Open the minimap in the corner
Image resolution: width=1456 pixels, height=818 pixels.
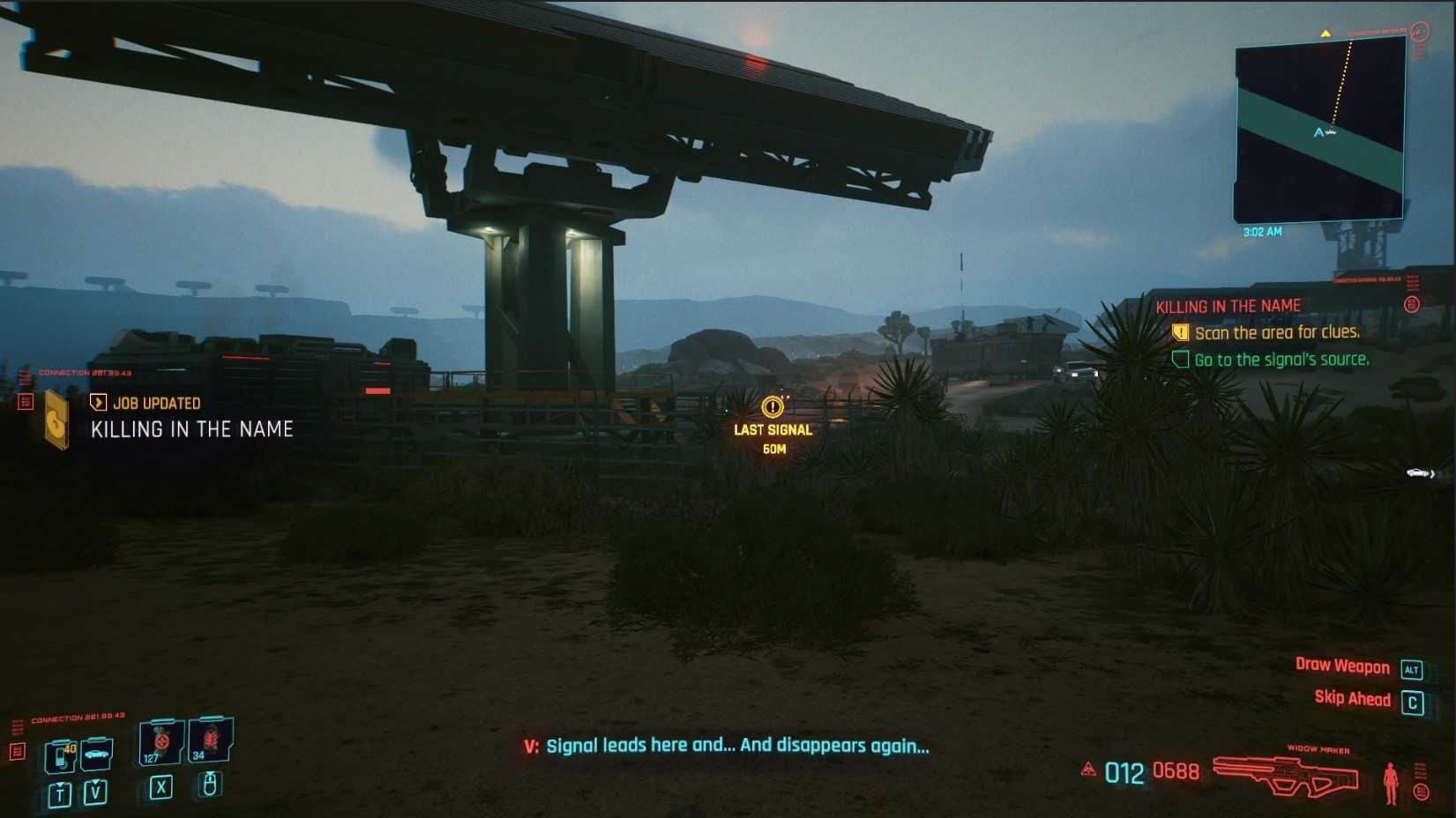tap(1318, 130)
